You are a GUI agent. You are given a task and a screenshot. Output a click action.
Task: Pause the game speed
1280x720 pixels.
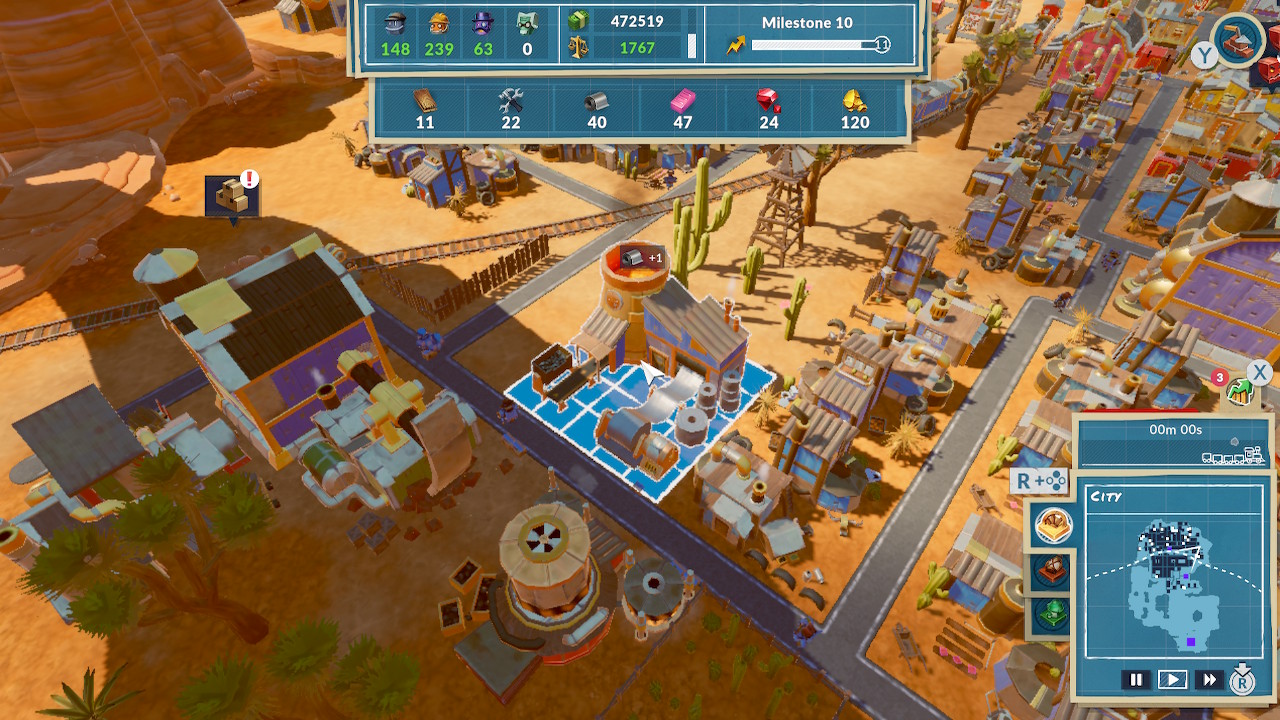[x=1137, y=679]
